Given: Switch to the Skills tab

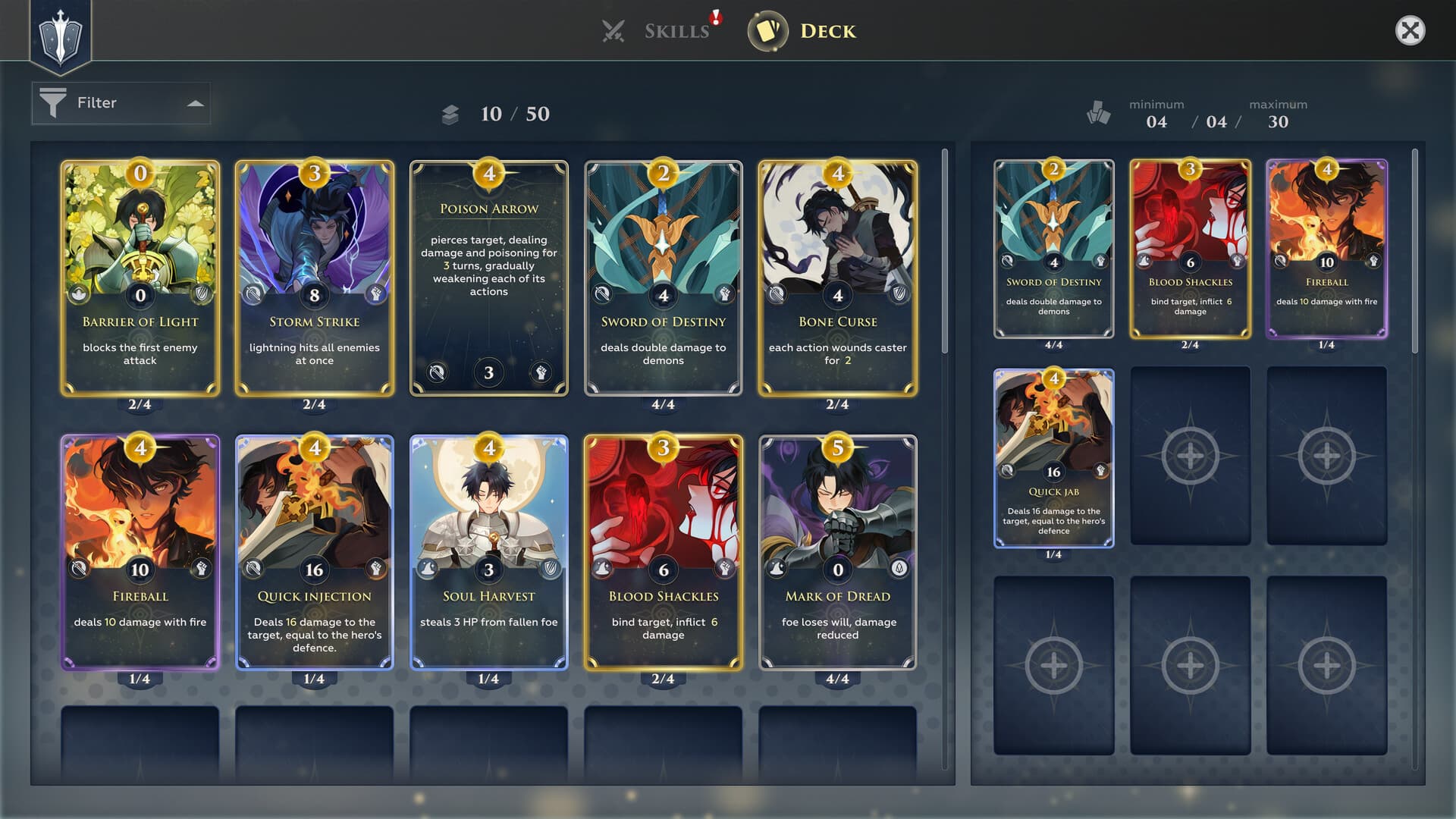Looking at the screenshot, I should click(658, 31).
